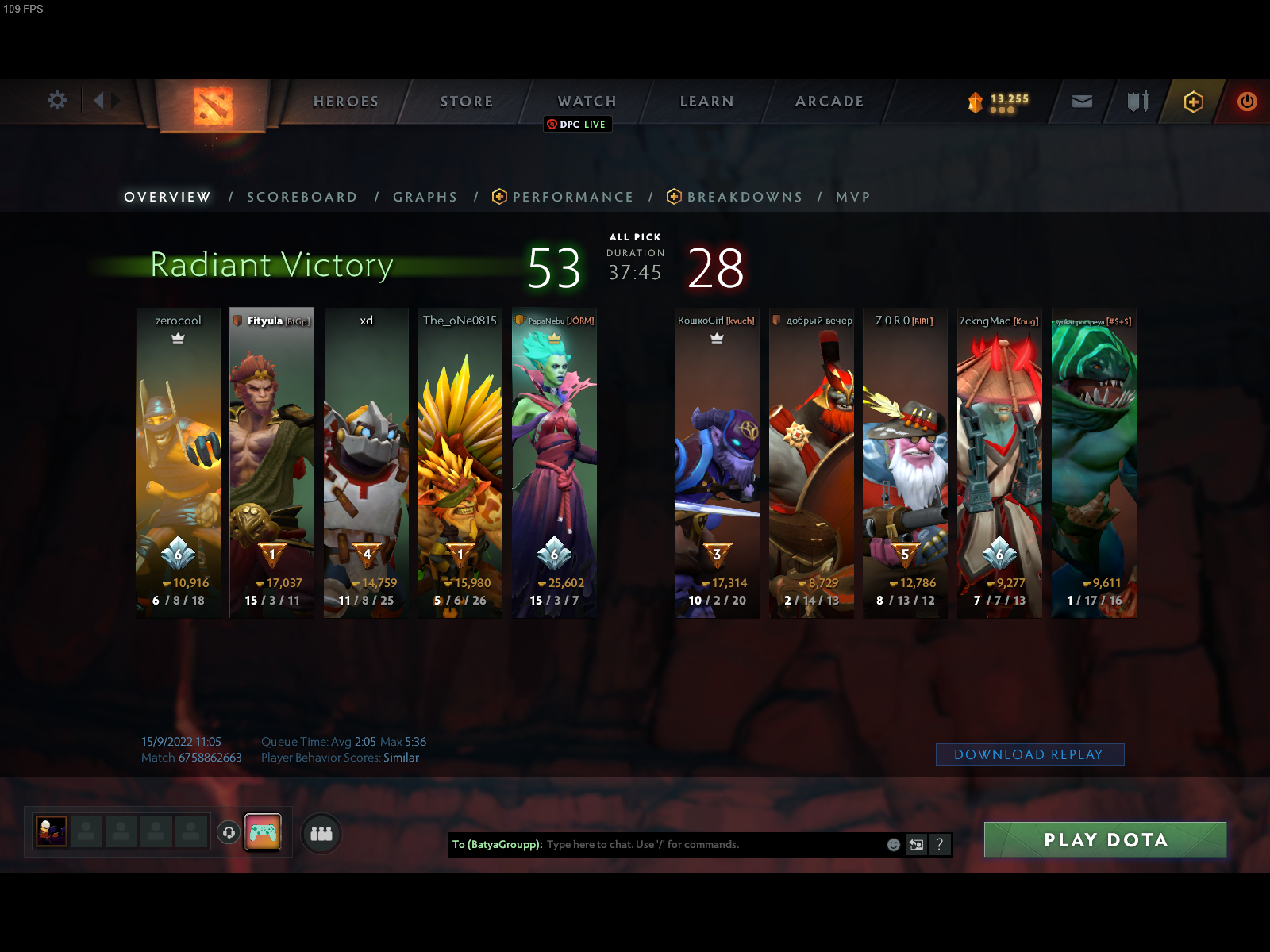
Task: Click the Dota 2 logo shield
Action: pos(213,108)
